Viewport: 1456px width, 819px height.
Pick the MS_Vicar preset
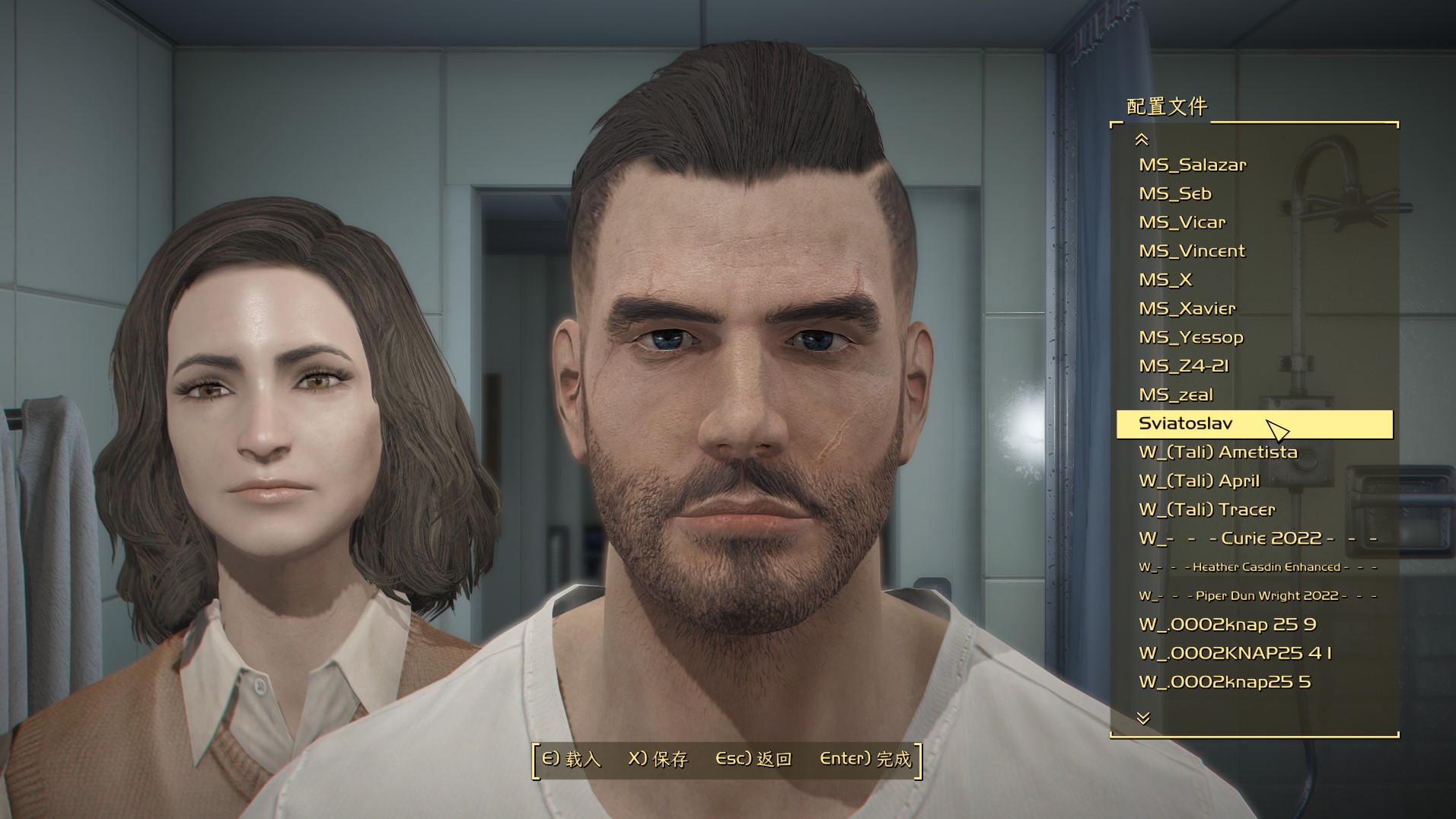click(x=1182, y=222)
